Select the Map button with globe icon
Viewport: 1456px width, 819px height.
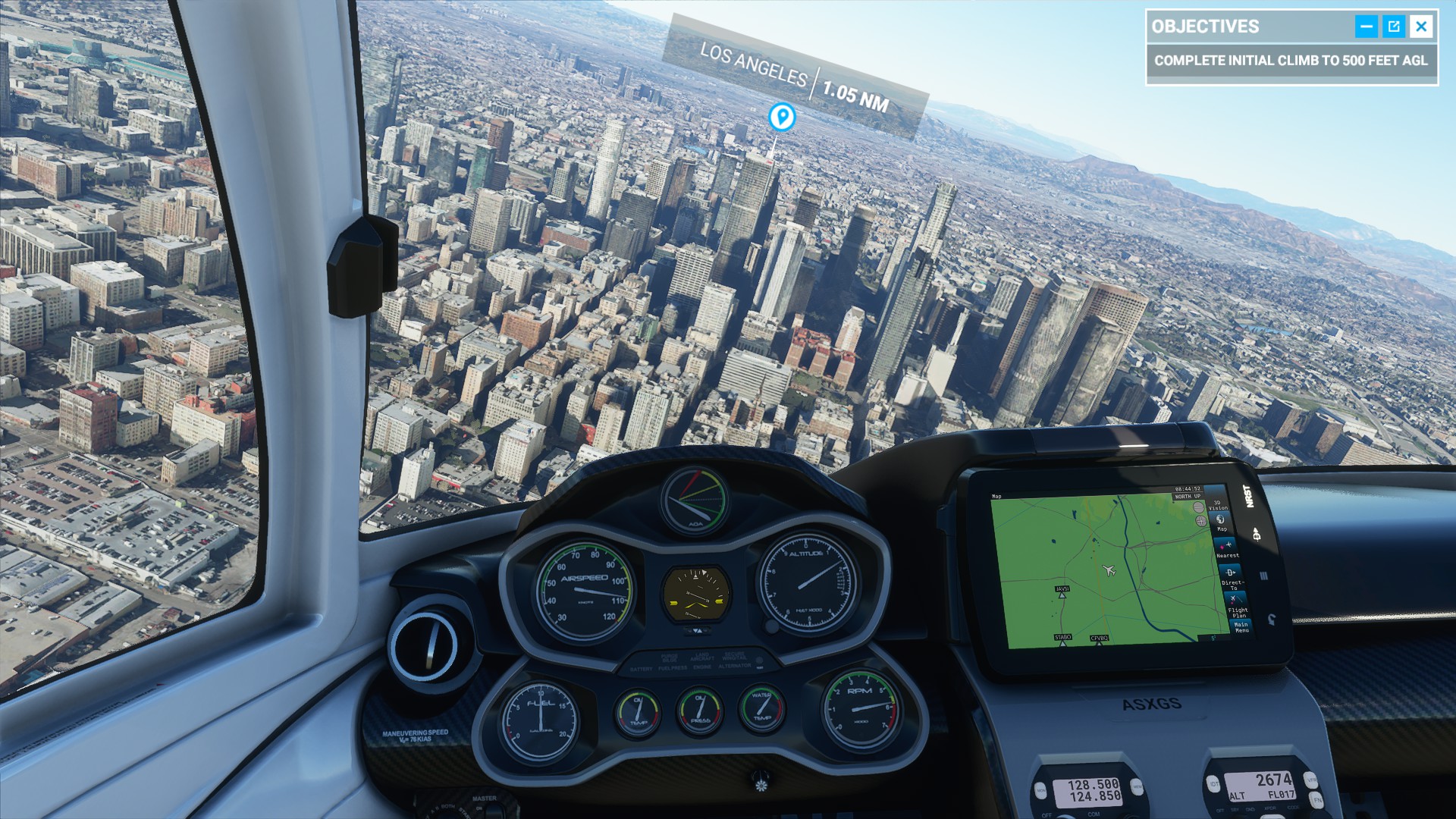[1221, 522]
